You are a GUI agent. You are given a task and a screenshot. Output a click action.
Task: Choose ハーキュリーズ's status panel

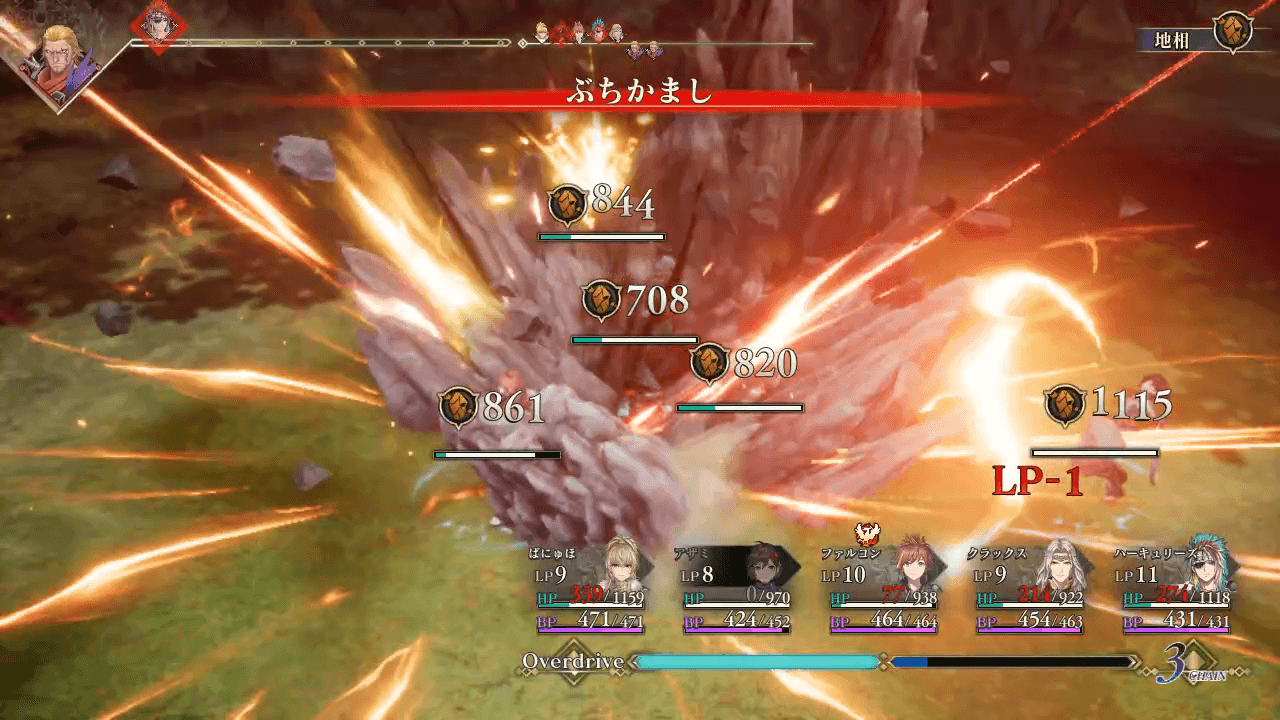(1177, 588)
